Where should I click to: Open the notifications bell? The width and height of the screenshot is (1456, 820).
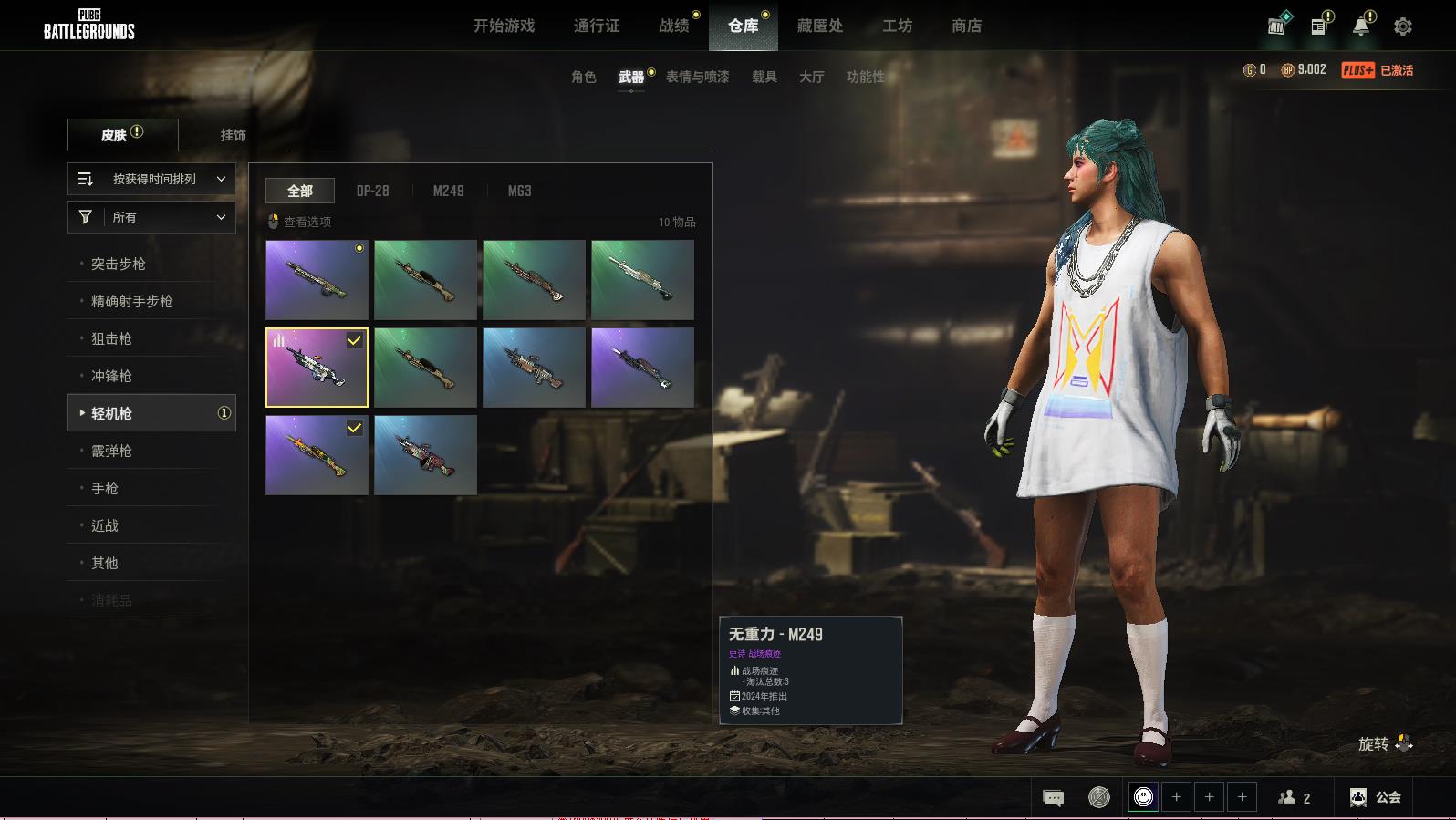(1360, 26)
